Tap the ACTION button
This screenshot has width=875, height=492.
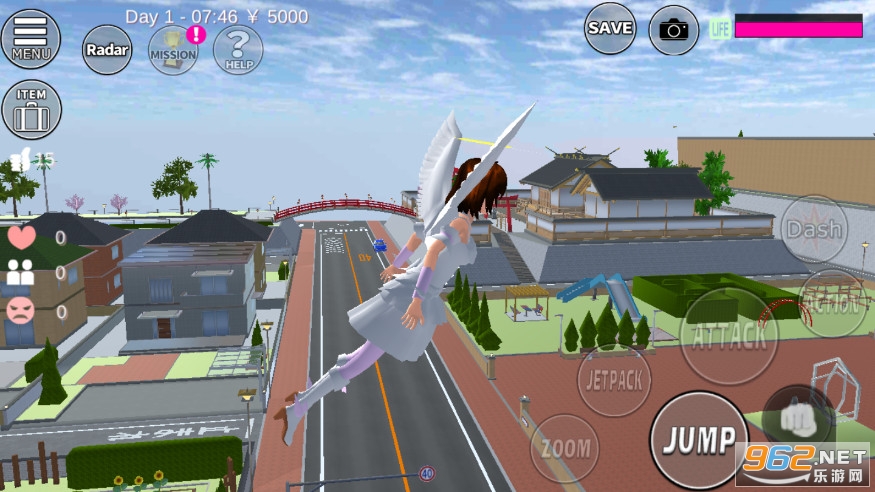[x=832, y=304]
